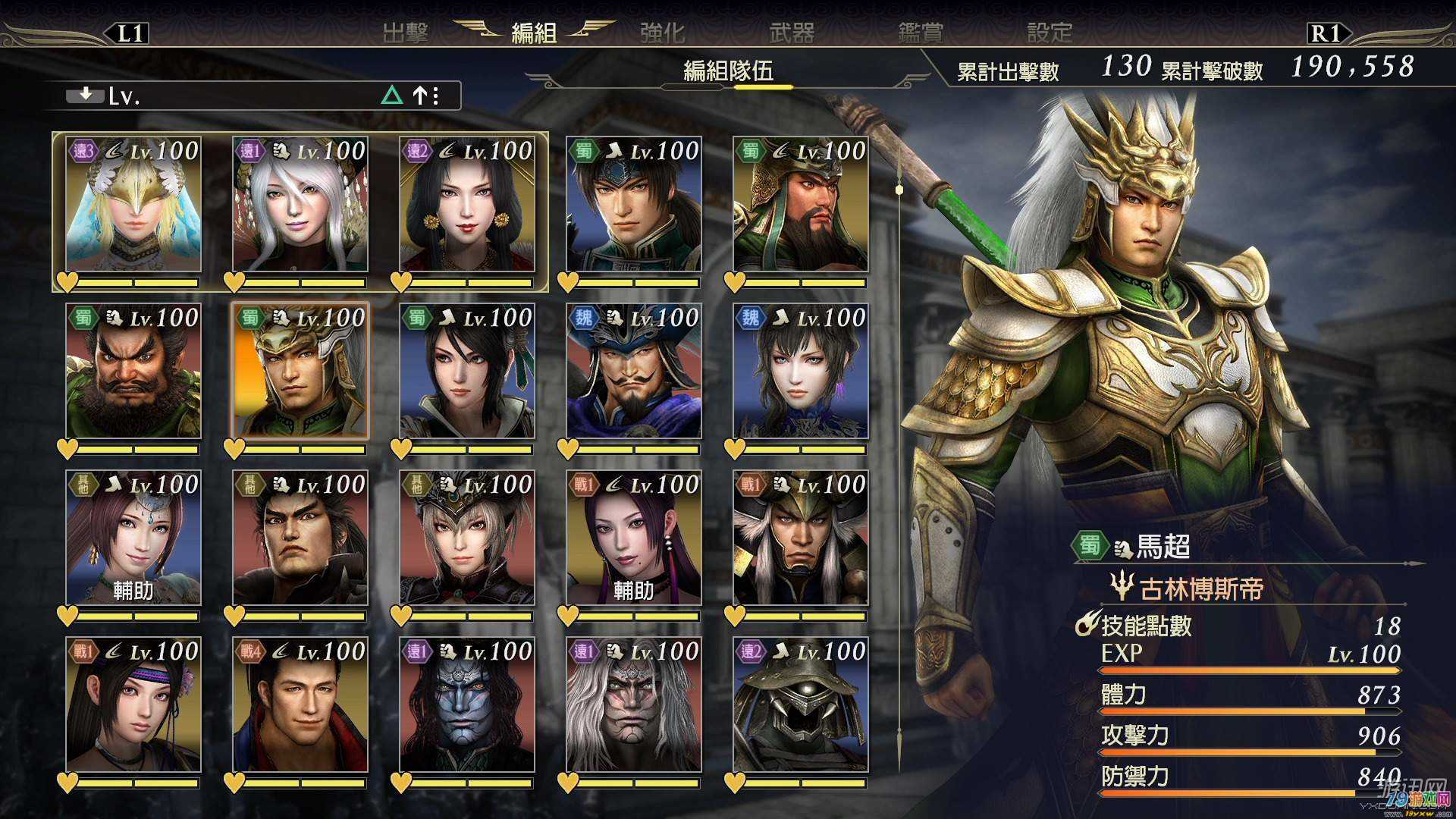Switch to the 出擊 tab
Image resolution: width=1456 pixels, height=819 pixels.
(x=405, y=33)
